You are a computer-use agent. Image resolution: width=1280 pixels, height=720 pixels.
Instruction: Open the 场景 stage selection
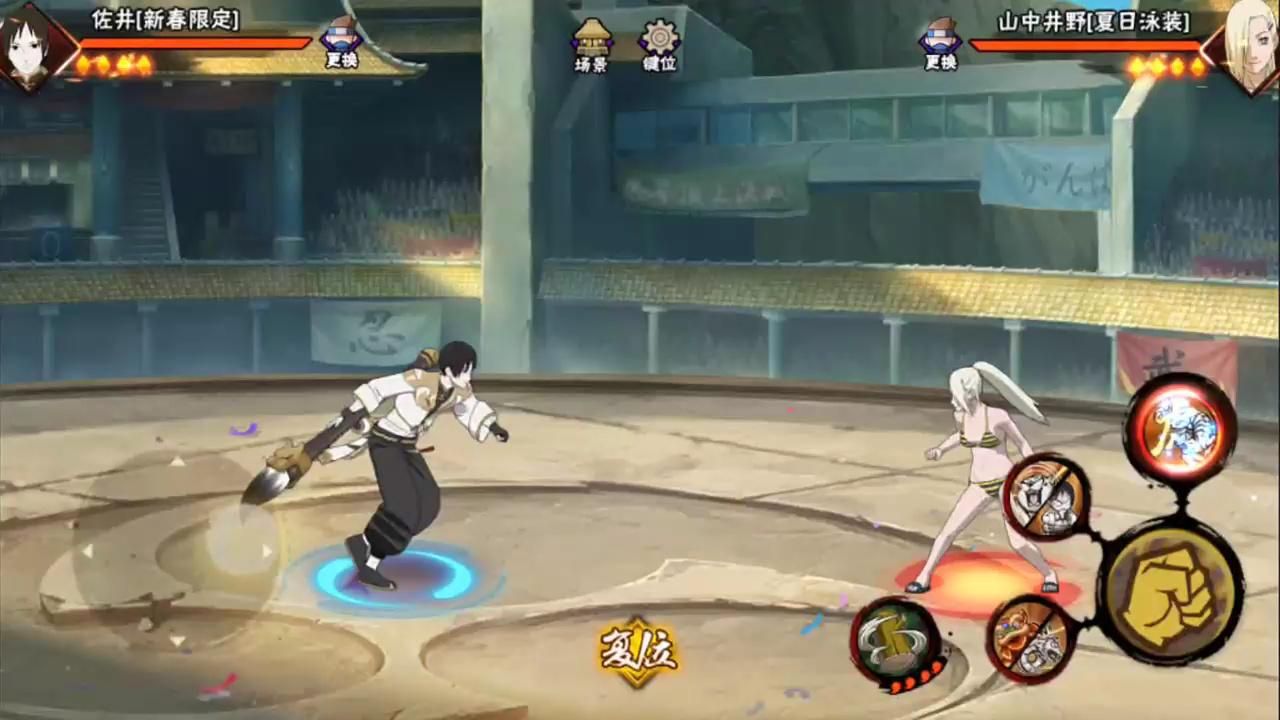coord(592,45)
